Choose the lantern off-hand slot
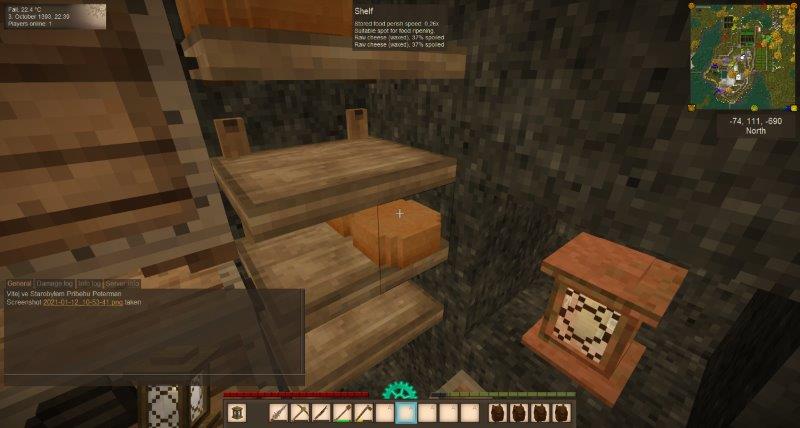The height and width of the screenshot is (428, 800). click(x=238, y=413)
